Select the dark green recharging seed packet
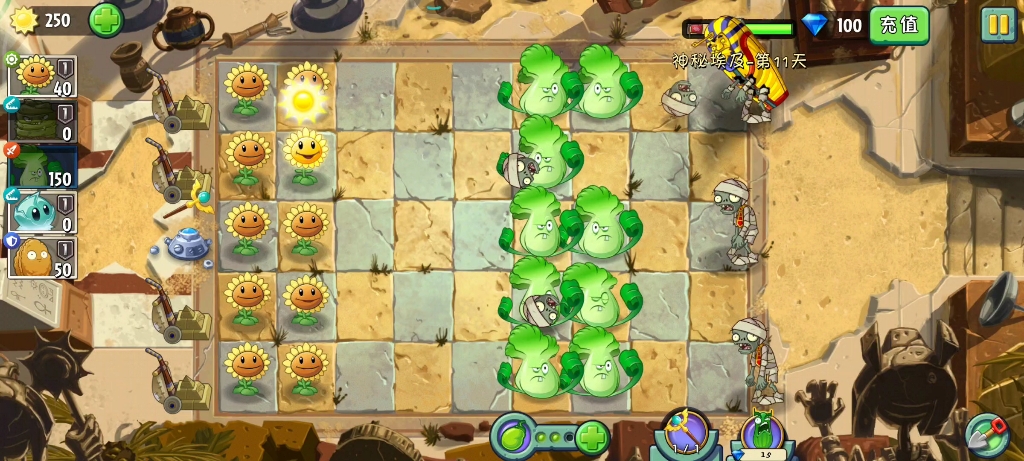The height and width of the screenshot is (461, 1024). (42, 120)
